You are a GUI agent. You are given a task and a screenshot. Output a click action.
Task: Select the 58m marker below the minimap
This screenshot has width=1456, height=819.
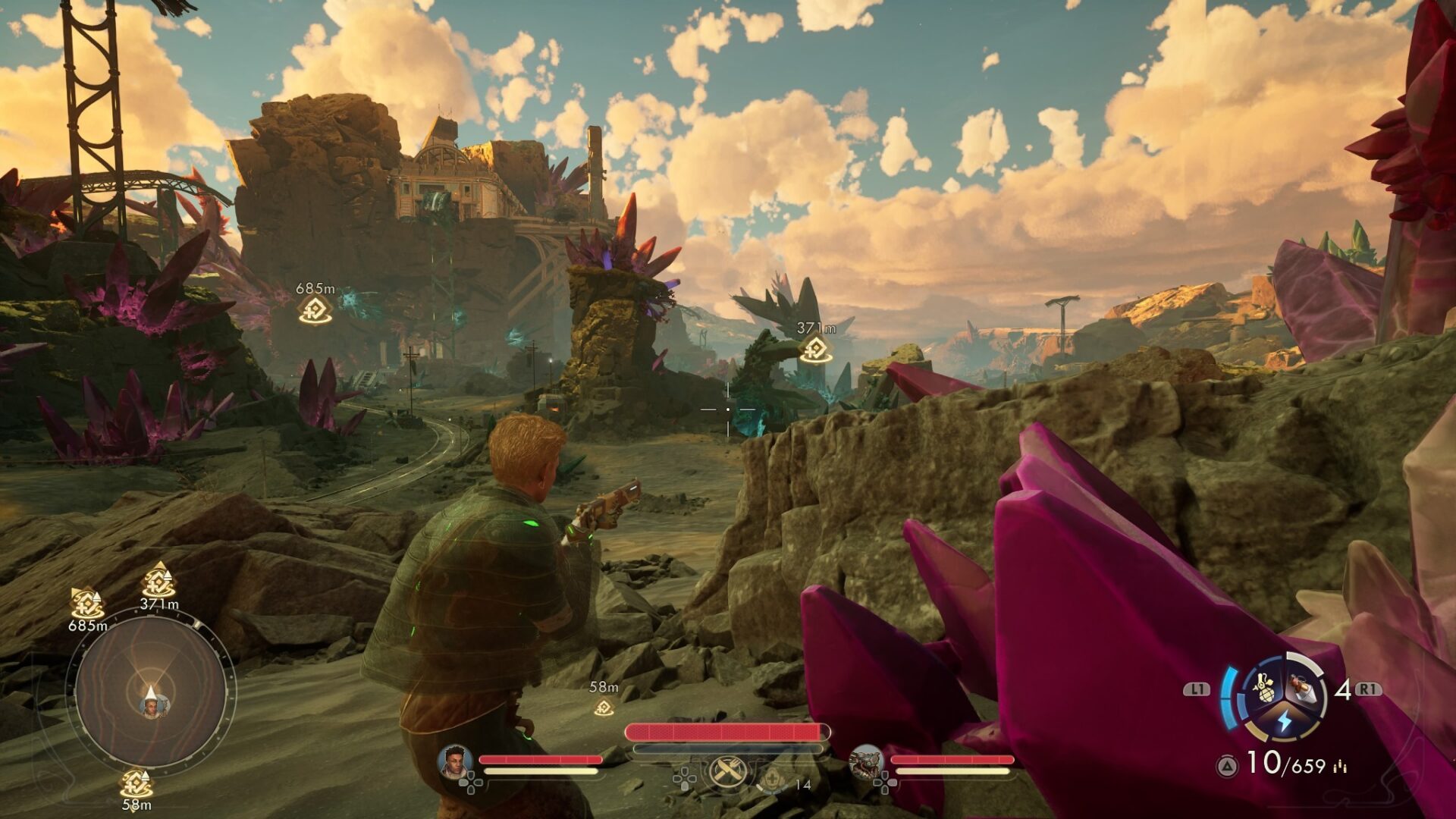[136, 783]
